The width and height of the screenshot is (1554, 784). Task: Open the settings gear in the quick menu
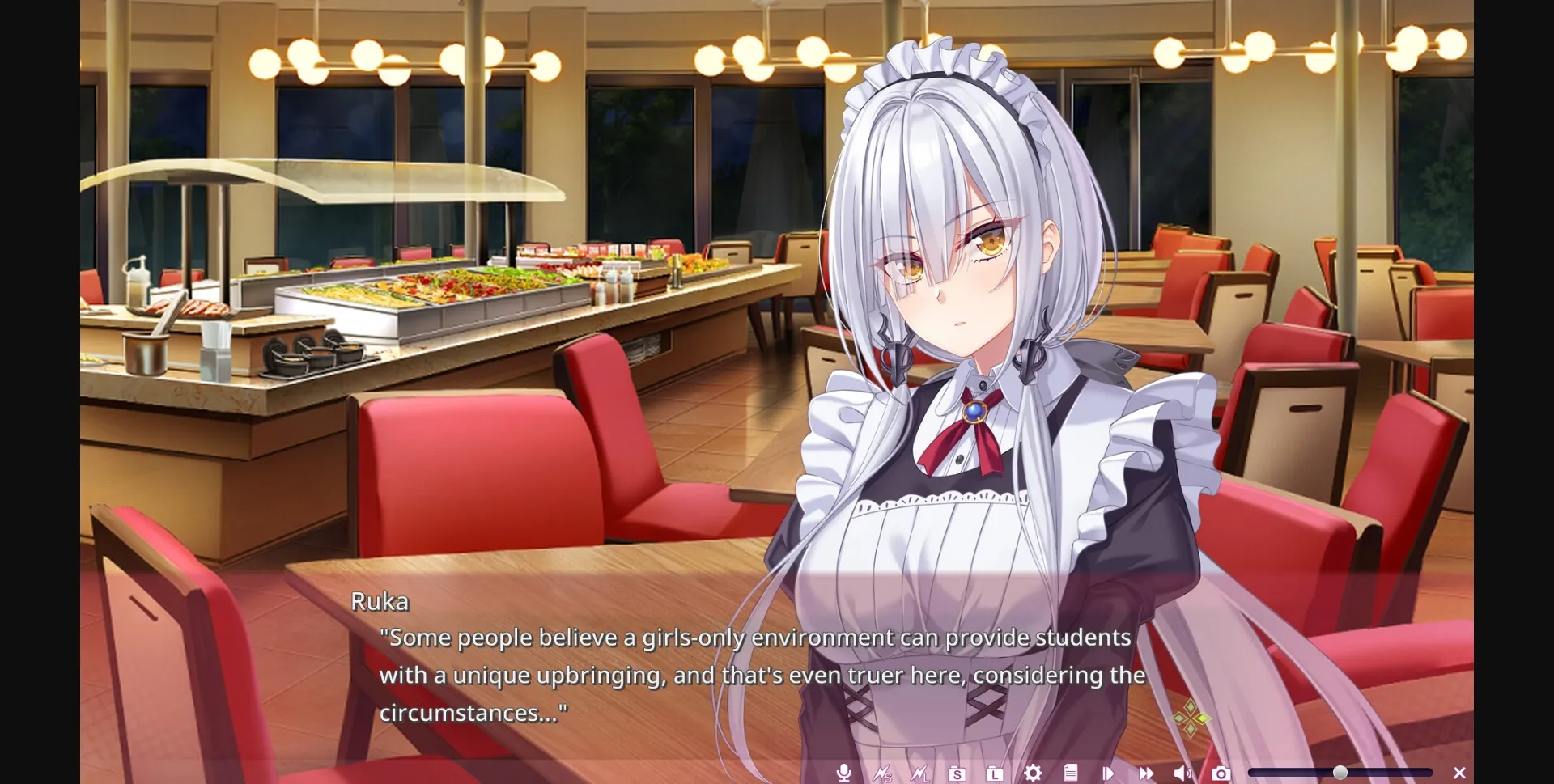[x=1033, y=773]
